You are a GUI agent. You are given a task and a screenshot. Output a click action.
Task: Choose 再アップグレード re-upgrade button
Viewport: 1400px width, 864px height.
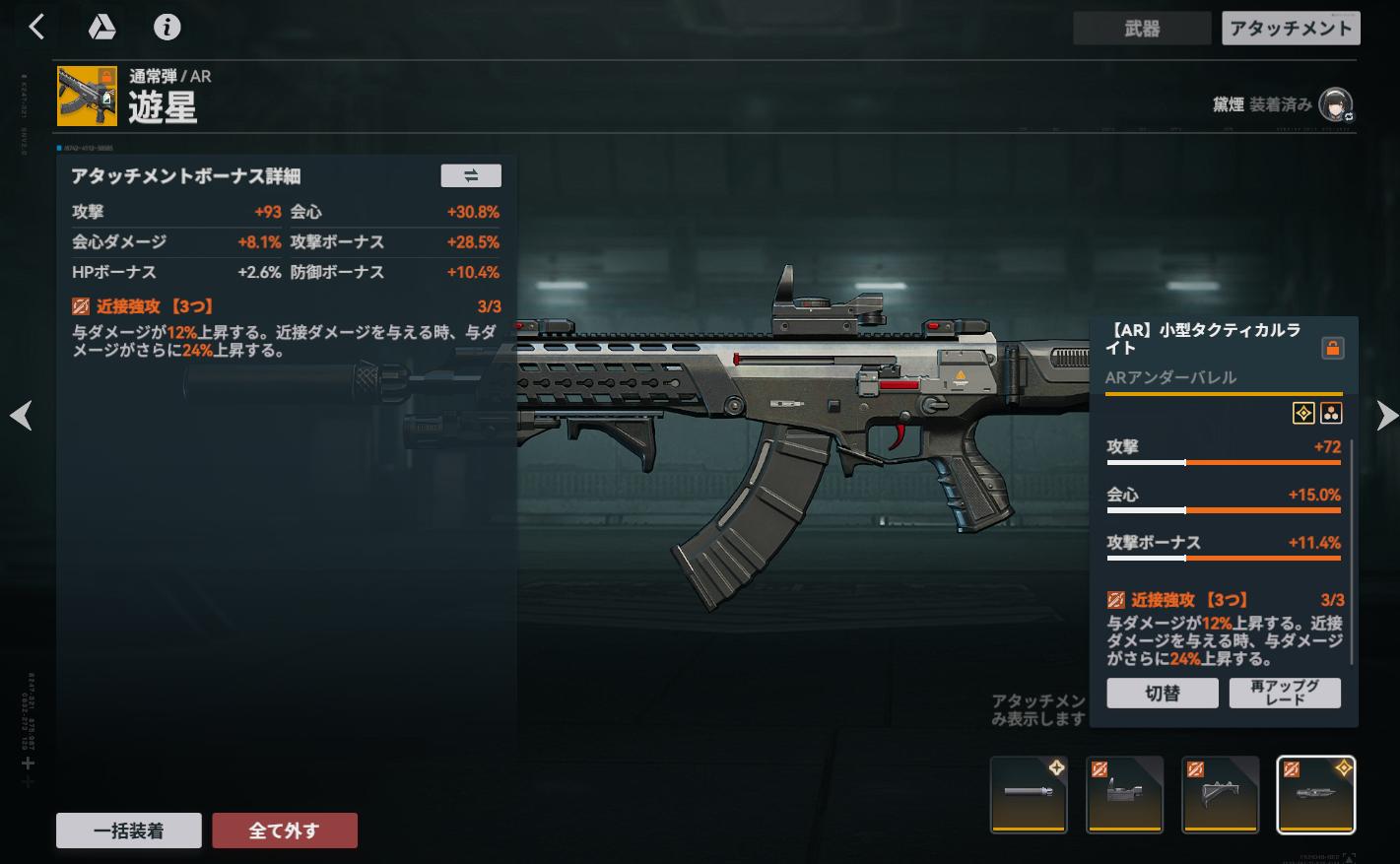coord(1285,693)
